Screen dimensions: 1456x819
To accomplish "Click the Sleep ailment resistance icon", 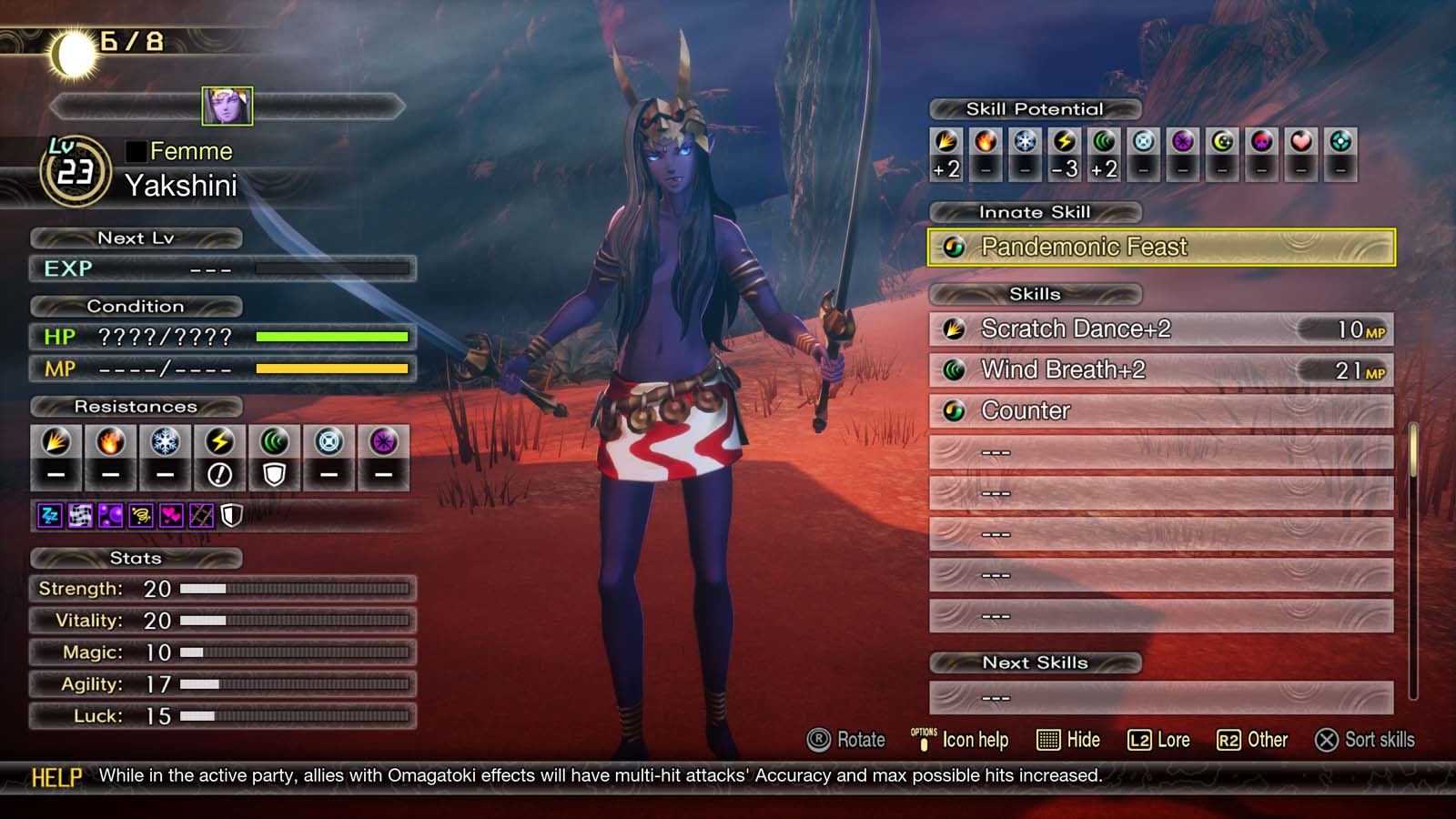I will click(49, 514).
